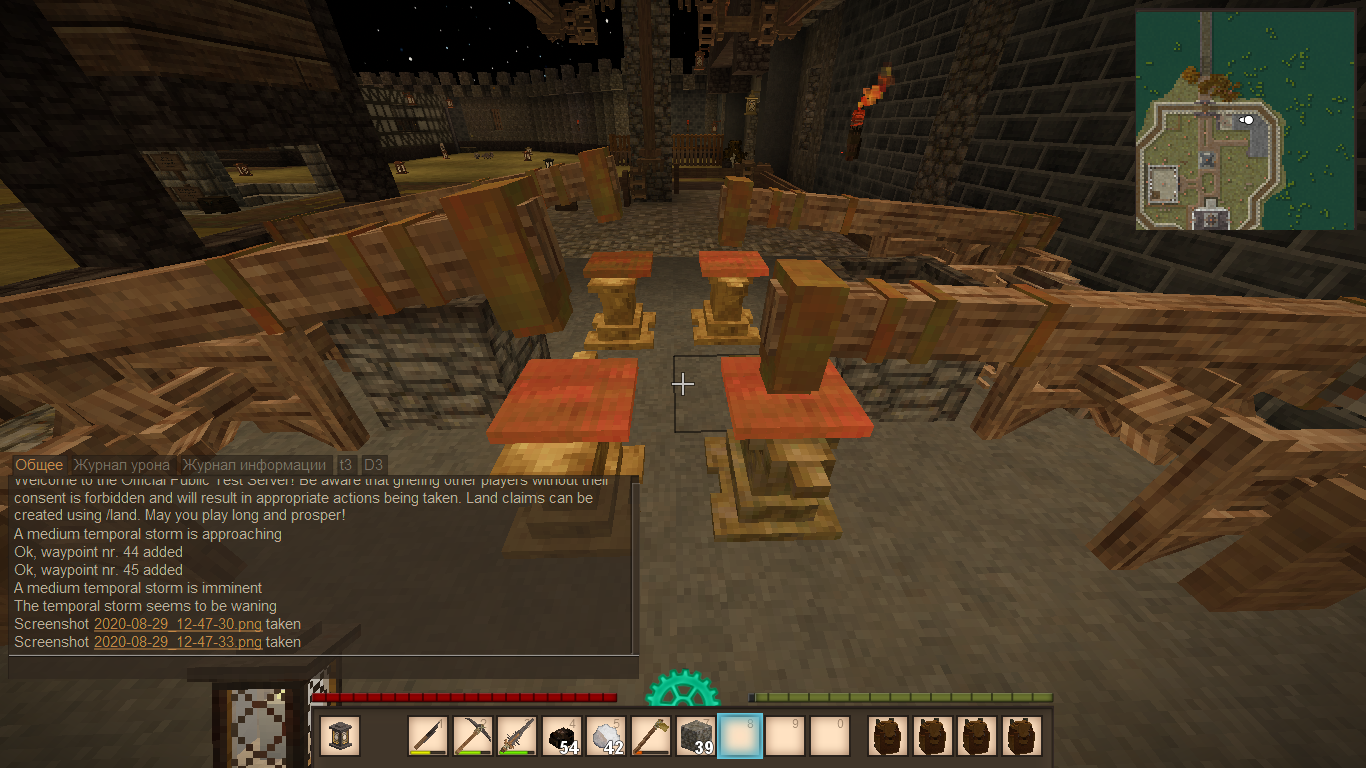Pick the coal stack of 54
This screenshot has width=1366, height=768.
click(562, 737)
